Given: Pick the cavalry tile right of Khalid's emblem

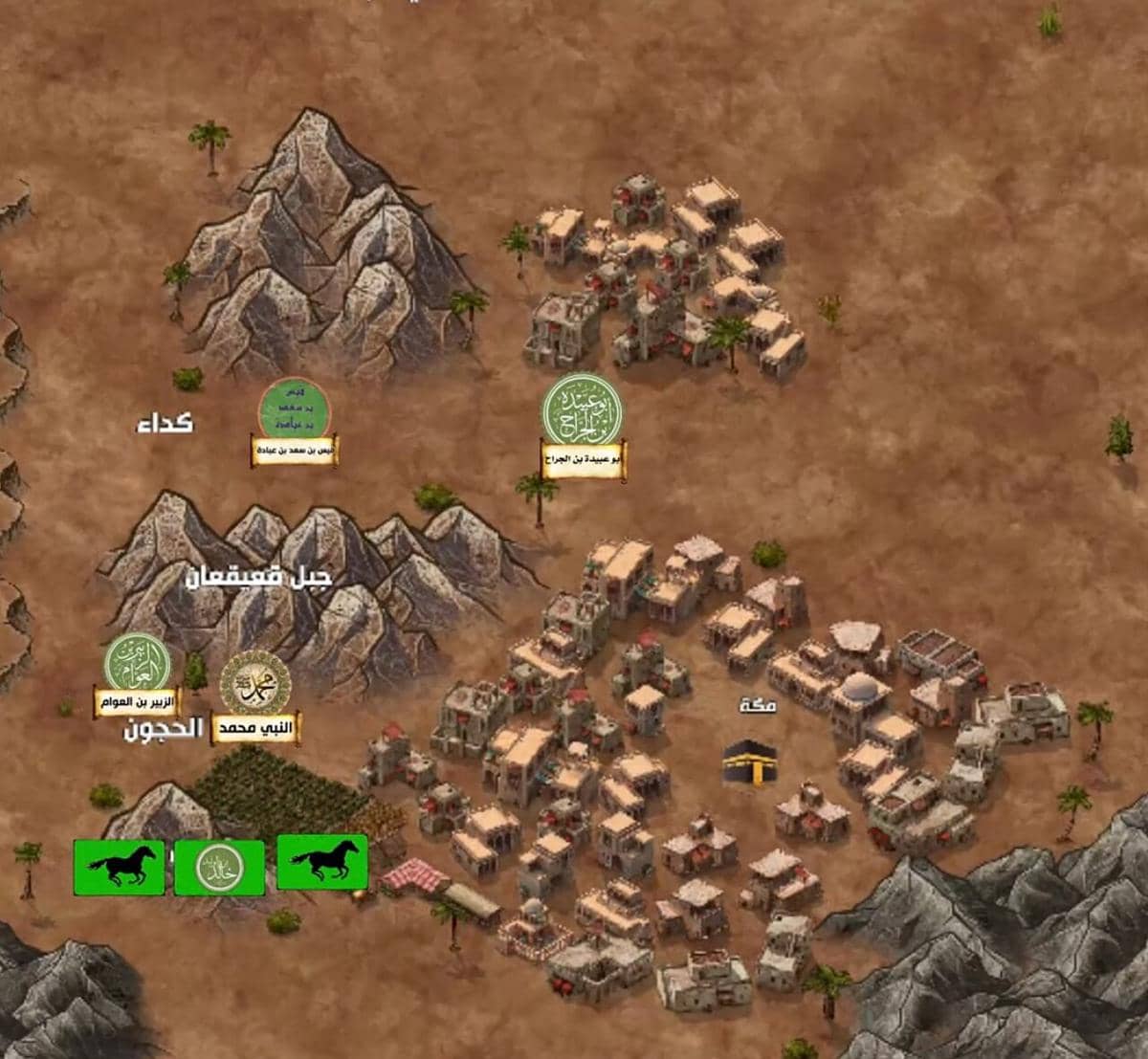Looking at the screenshot, I should click(x=322, y=862).
